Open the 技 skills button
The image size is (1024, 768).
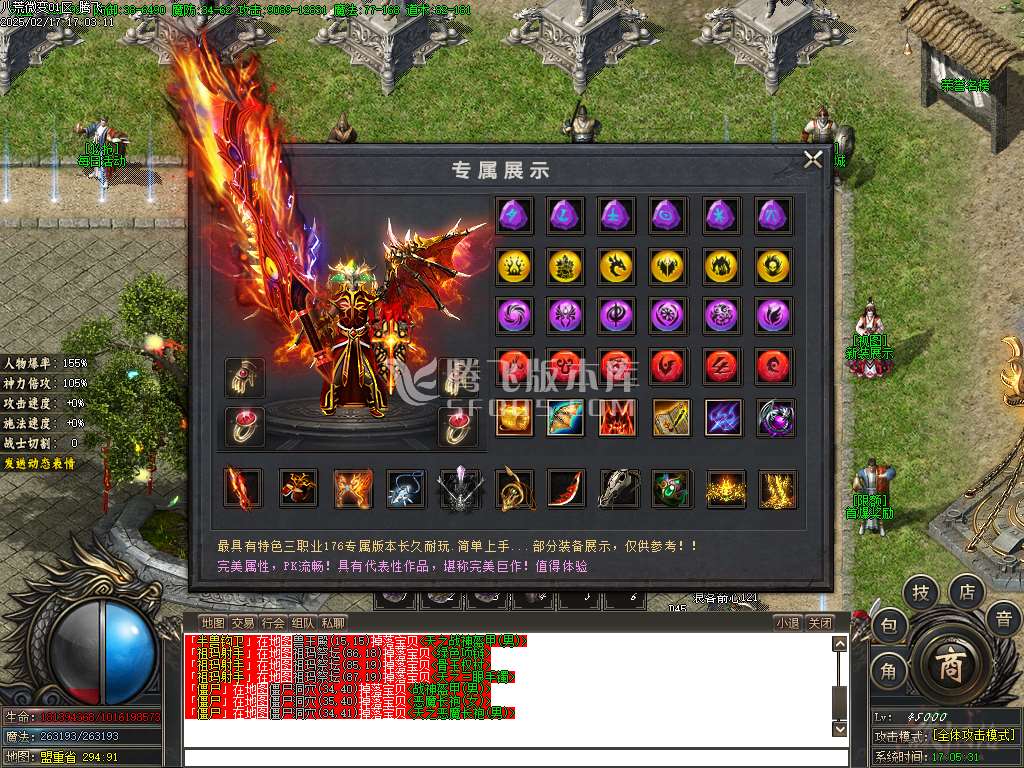921,593
